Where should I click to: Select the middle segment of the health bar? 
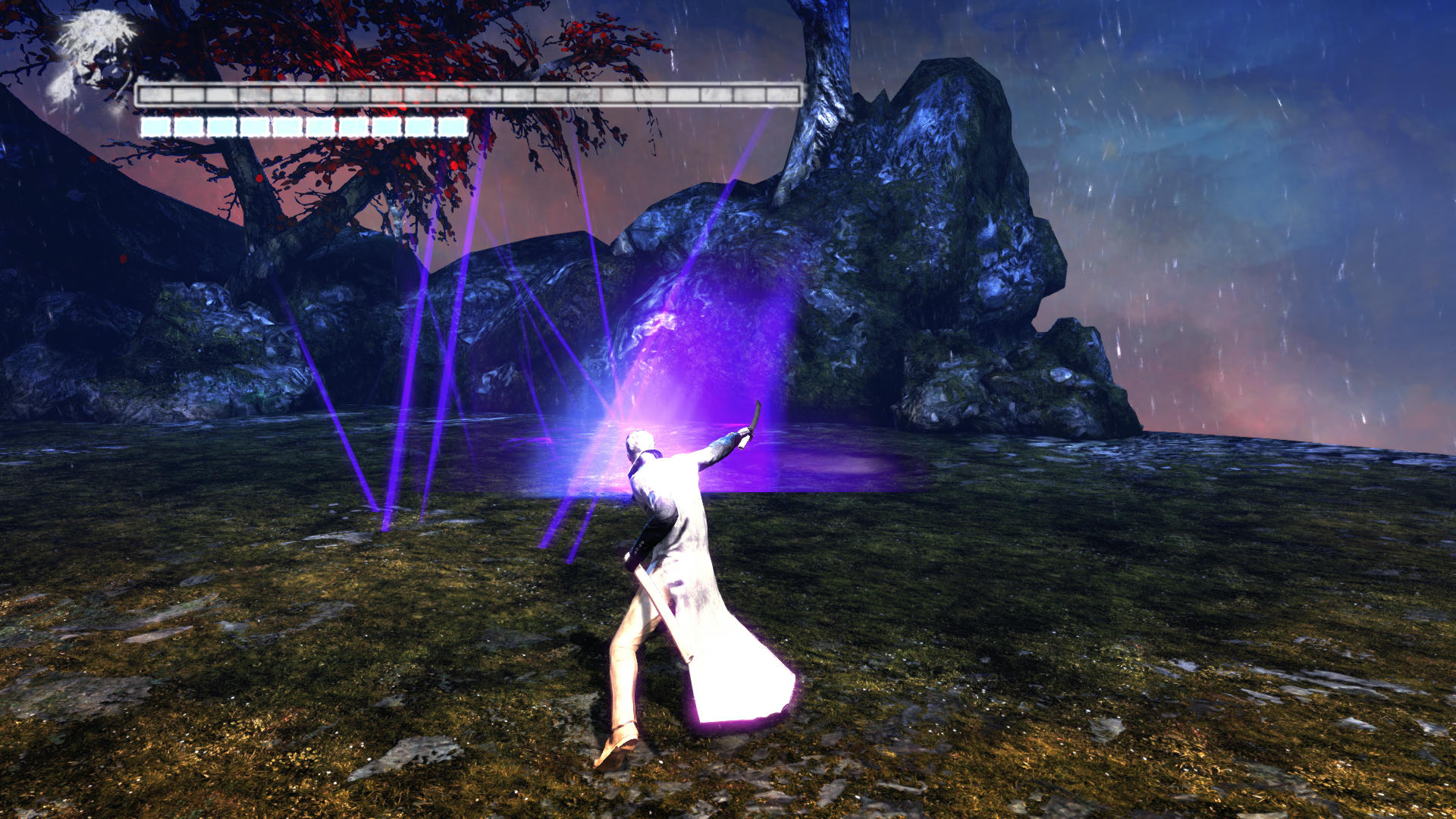coord(470,93)
